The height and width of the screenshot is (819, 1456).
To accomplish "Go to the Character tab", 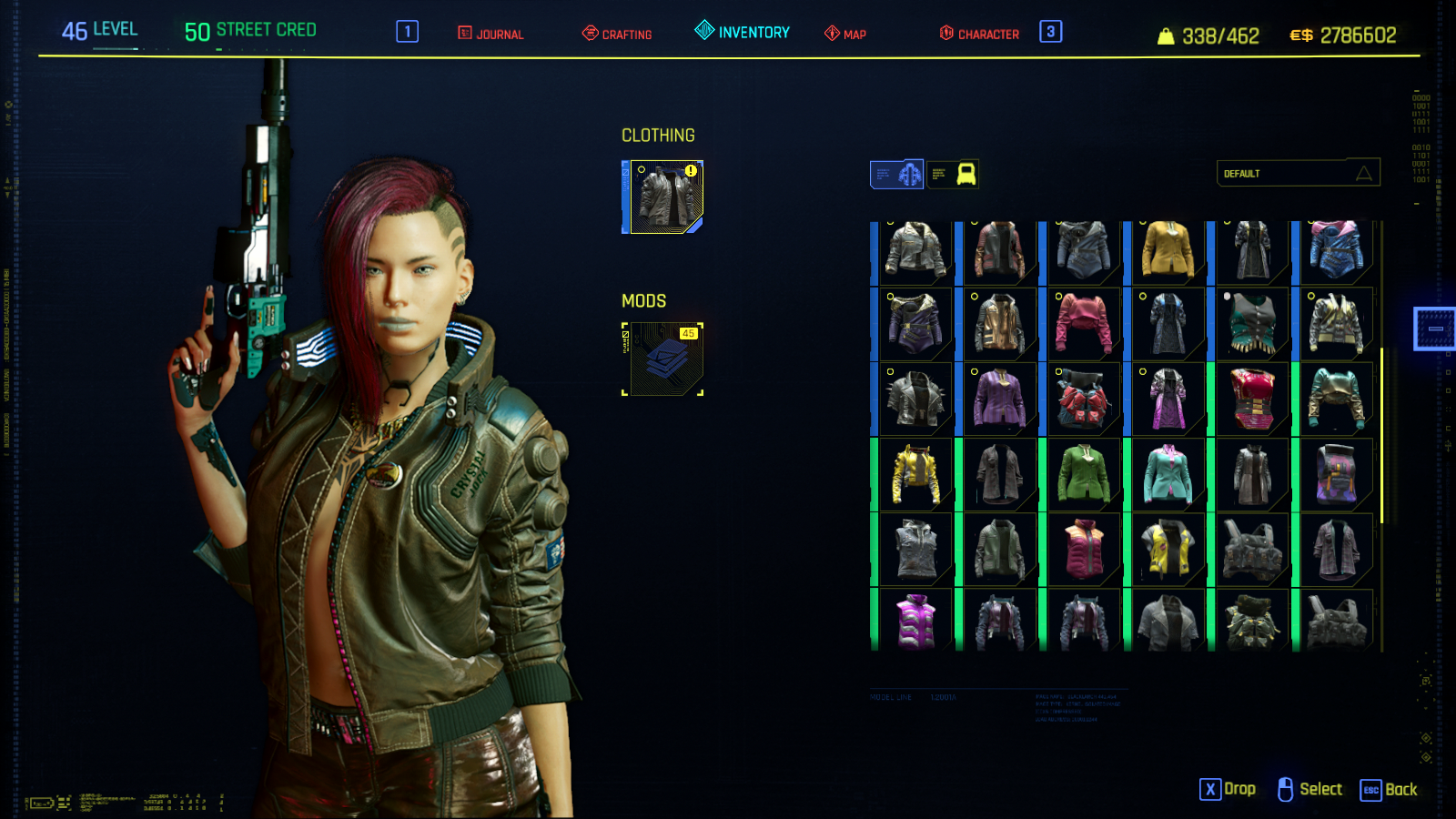I will (x=979, y=34).
